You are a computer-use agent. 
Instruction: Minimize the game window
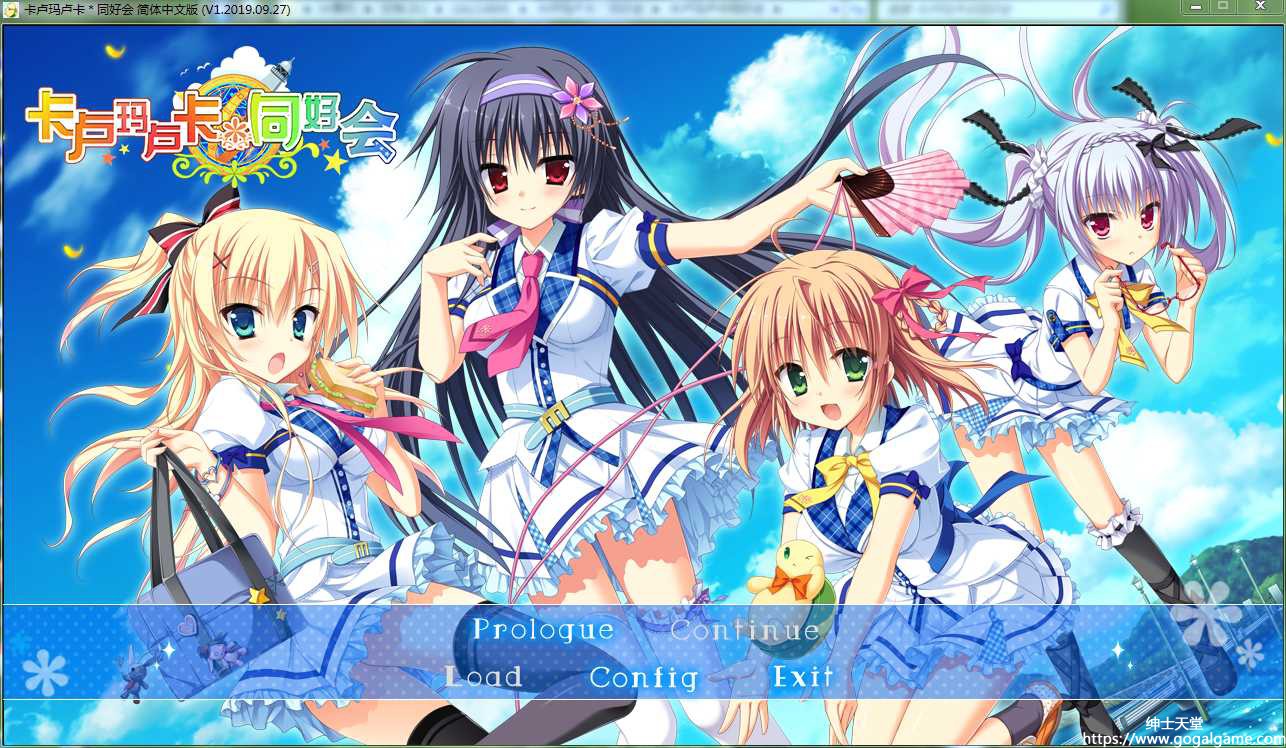click(x=1195, y=7)
